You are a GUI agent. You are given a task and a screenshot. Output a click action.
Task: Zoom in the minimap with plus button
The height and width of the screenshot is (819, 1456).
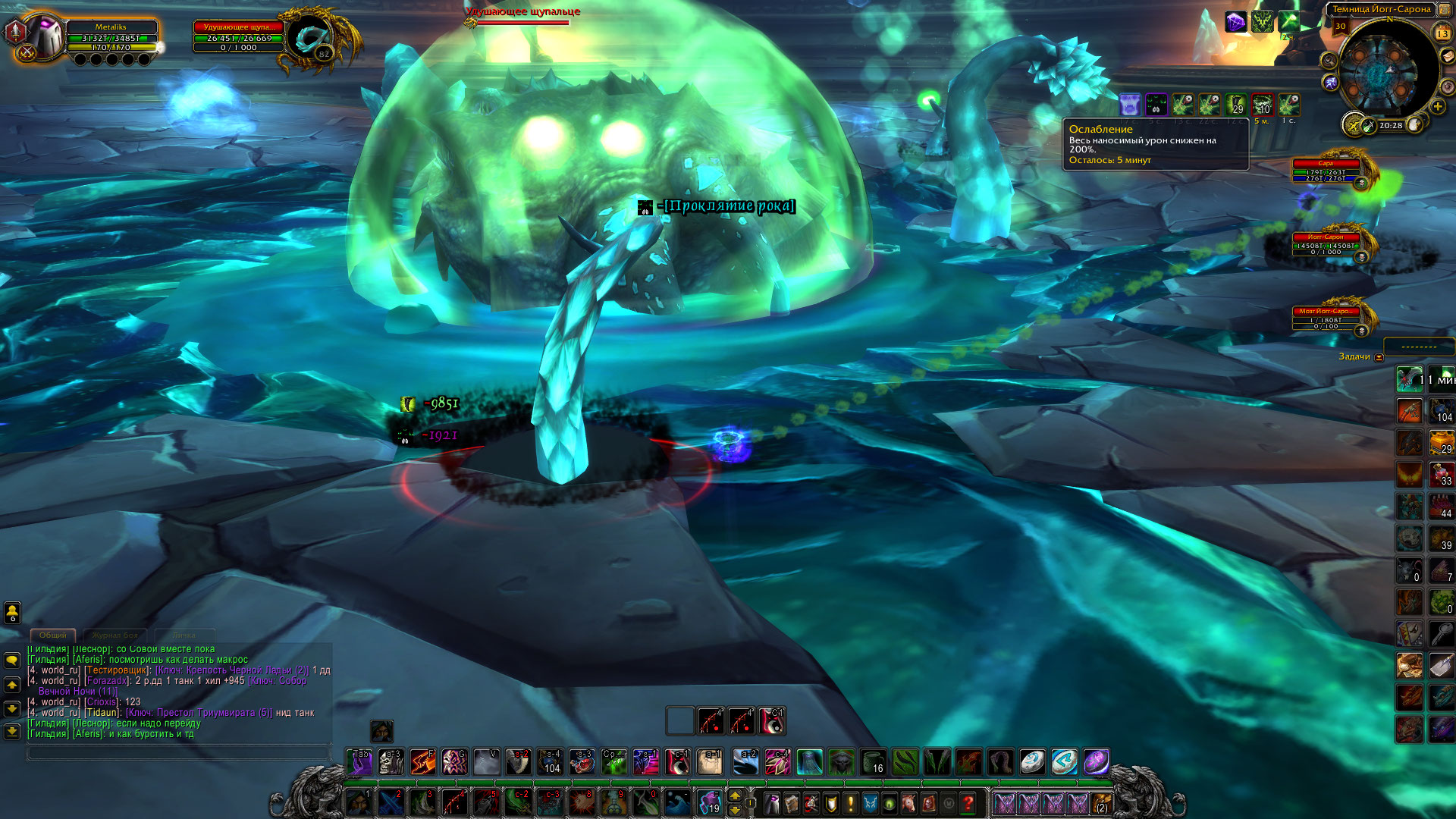click(x=1438, y=107)
